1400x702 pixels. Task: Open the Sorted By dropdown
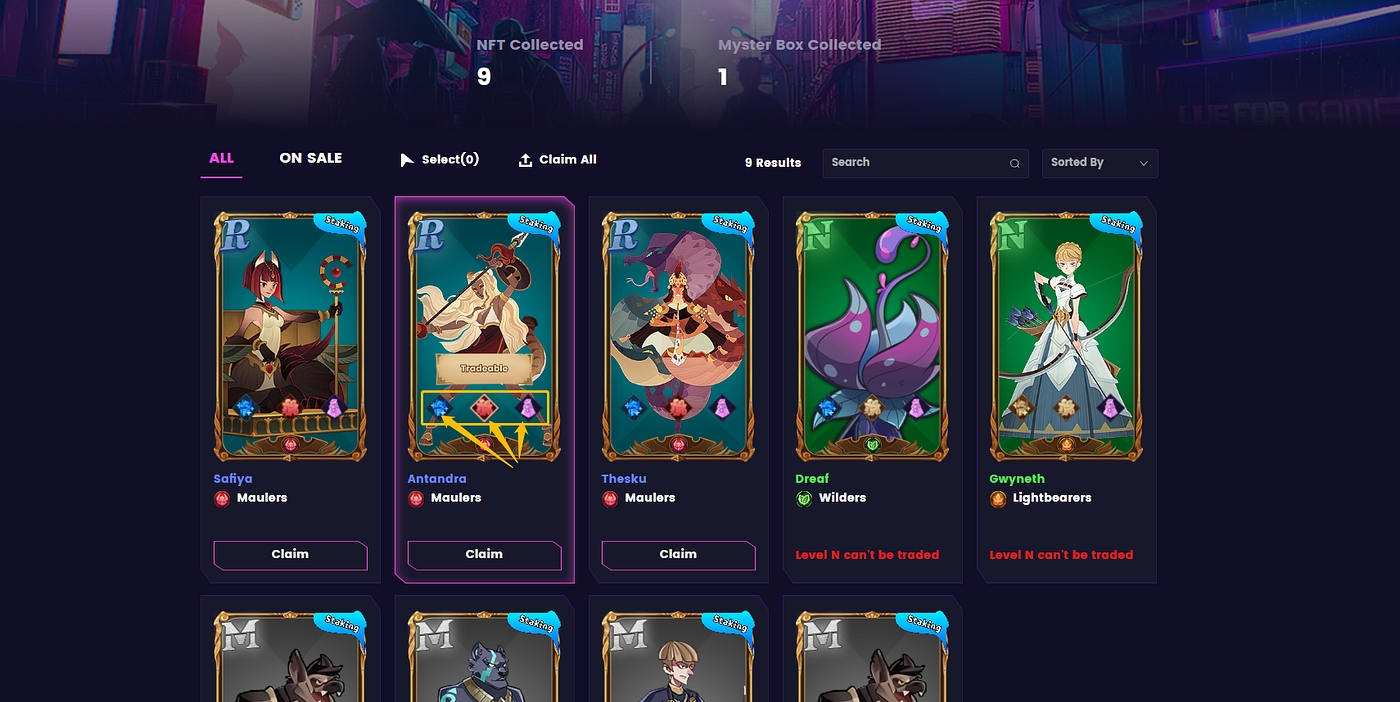[x=1099, y=163]
